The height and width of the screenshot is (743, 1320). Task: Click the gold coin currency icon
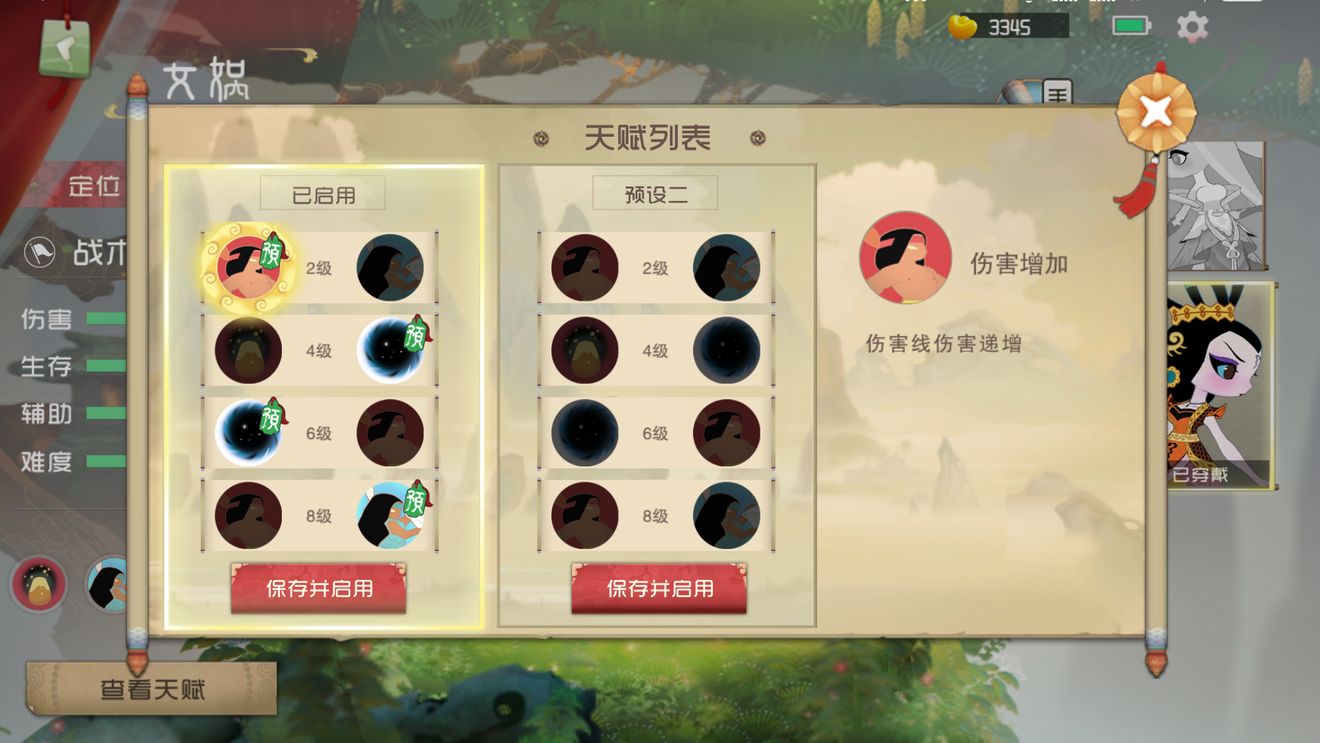(x=962, y=27)
